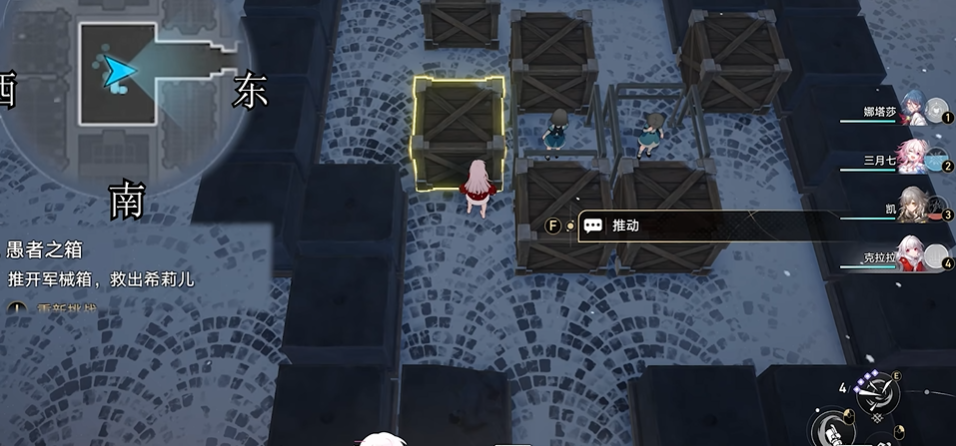Open the 愚者之箱 quest tracker
The image size is (956, 446).
45,249
